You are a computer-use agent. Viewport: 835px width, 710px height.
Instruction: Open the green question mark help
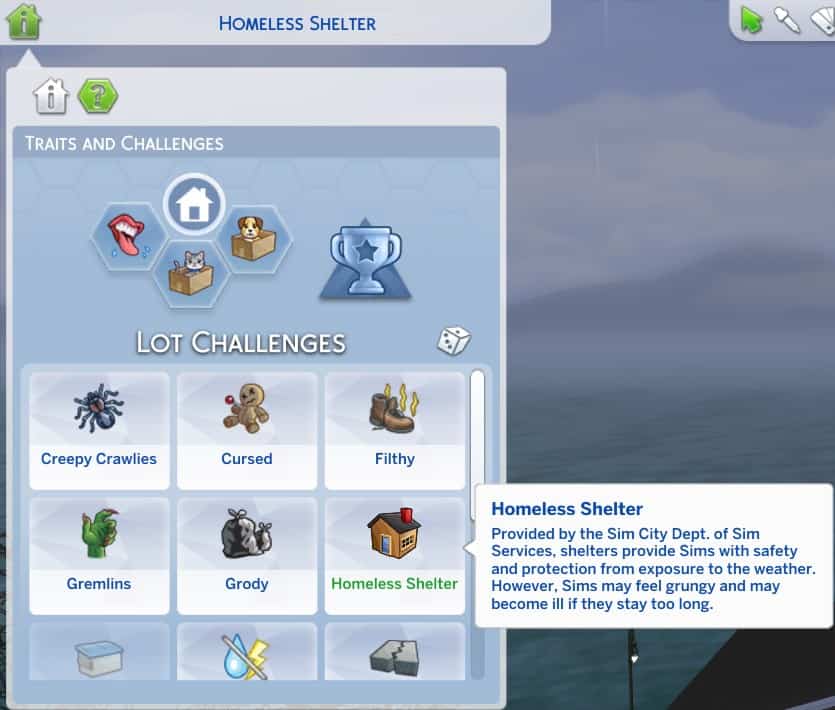(x=98, y=97)
